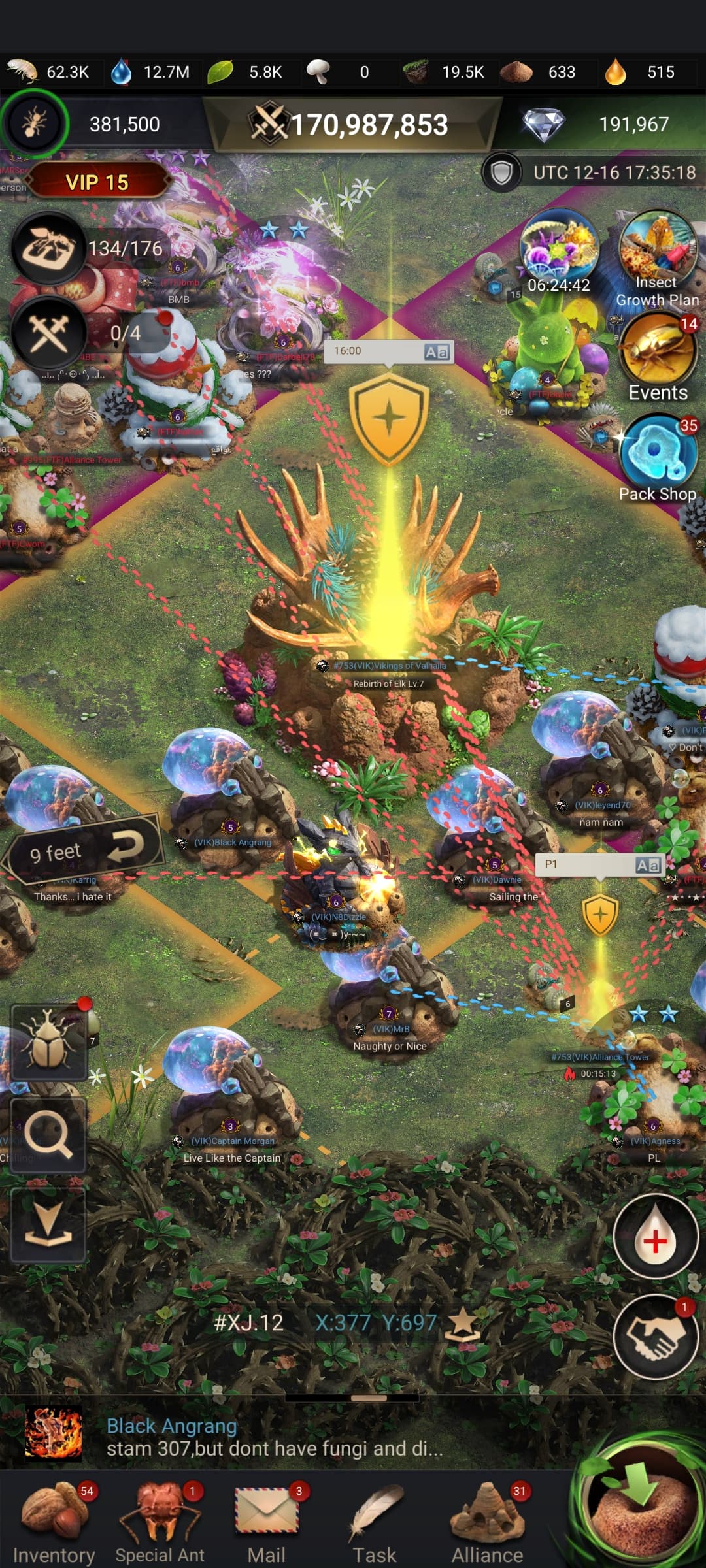Open the player ant avatar profile
Image resolution: width=706 pixels, height=1568 pixels.
[34, 123]
